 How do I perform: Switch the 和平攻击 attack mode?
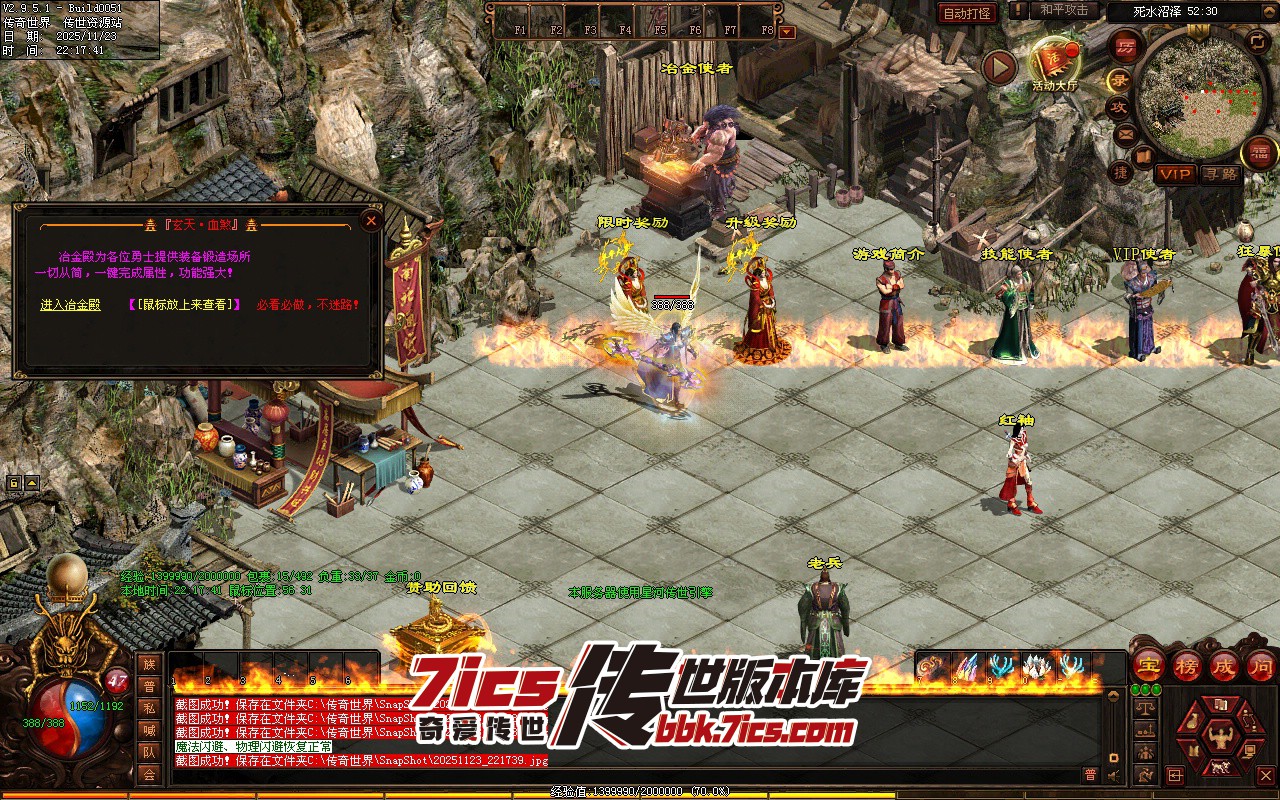coord(1063,10)
